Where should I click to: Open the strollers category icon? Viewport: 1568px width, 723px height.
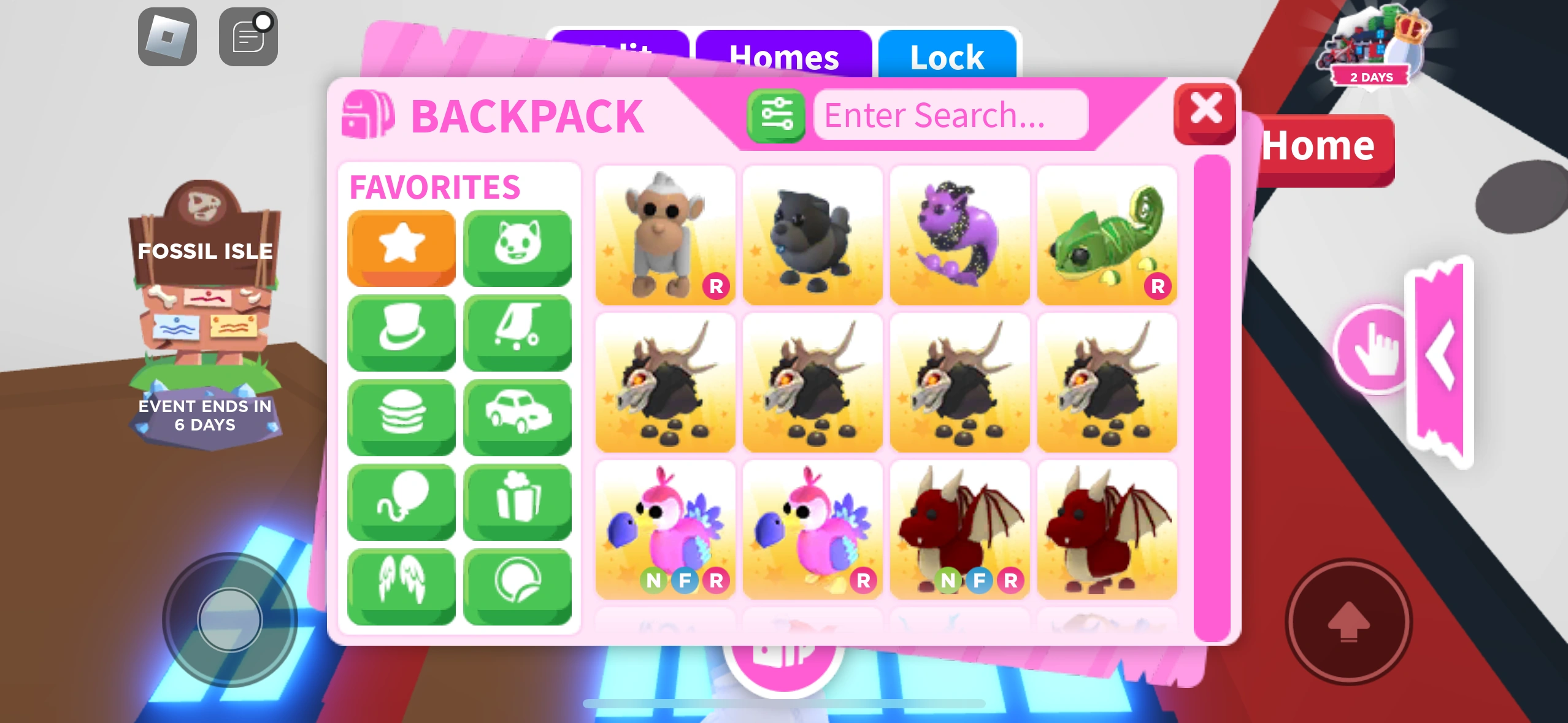click(518, 332)
